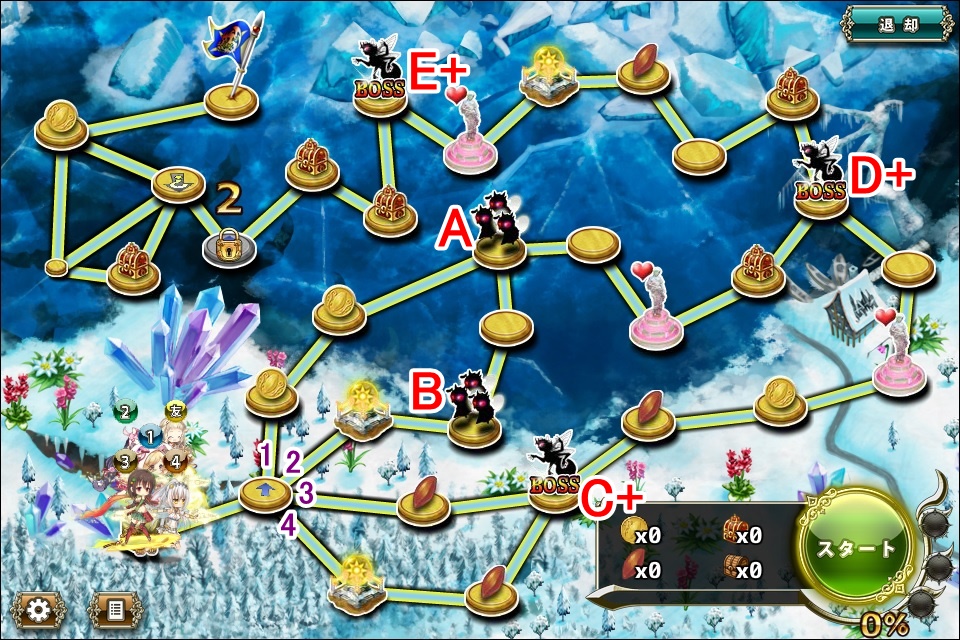Click the green スタート start button

pos(855,549)
